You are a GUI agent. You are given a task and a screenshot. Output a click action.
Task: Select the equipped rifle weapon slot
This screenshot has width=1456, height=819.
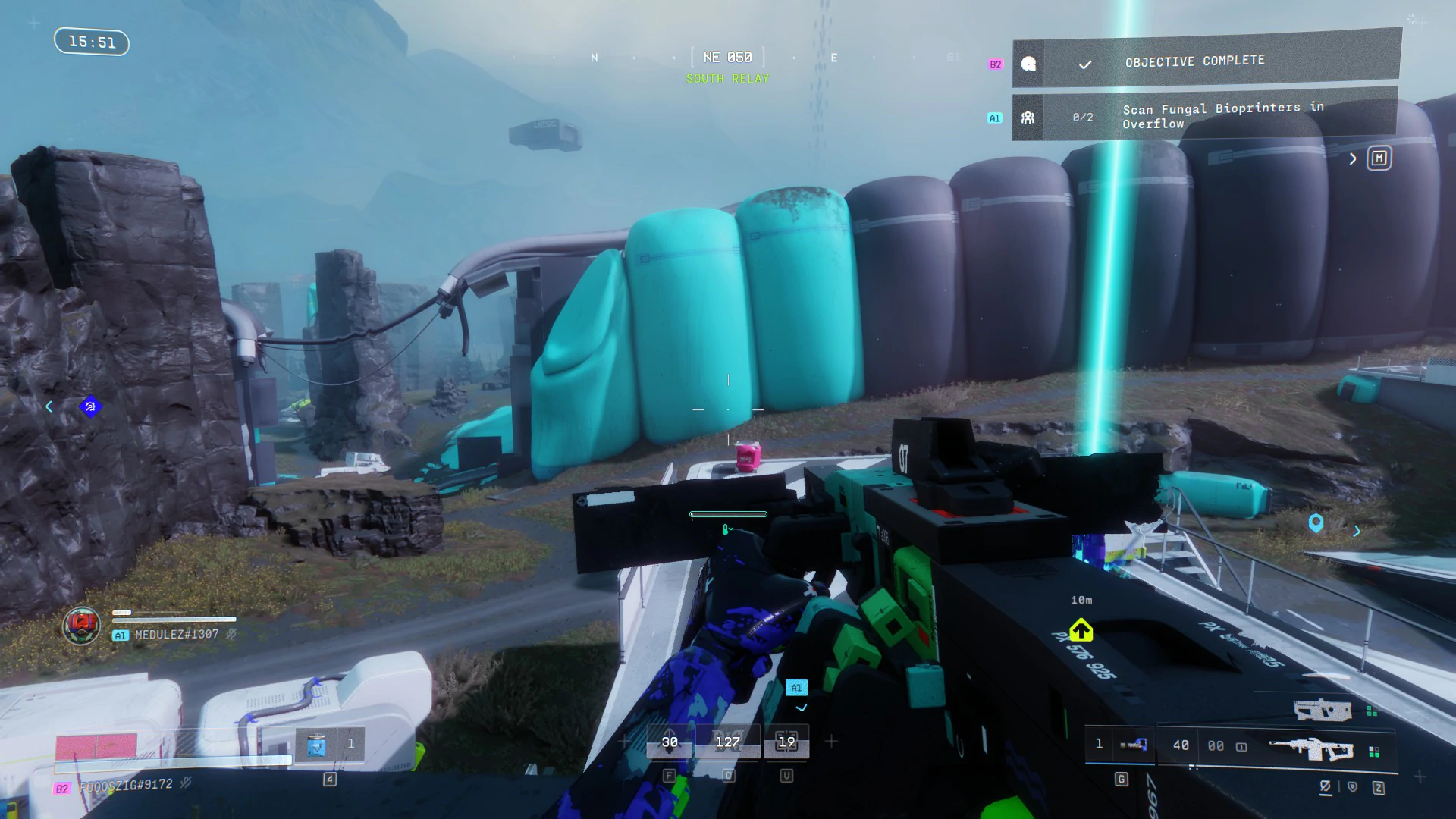tap(1310, 748)
